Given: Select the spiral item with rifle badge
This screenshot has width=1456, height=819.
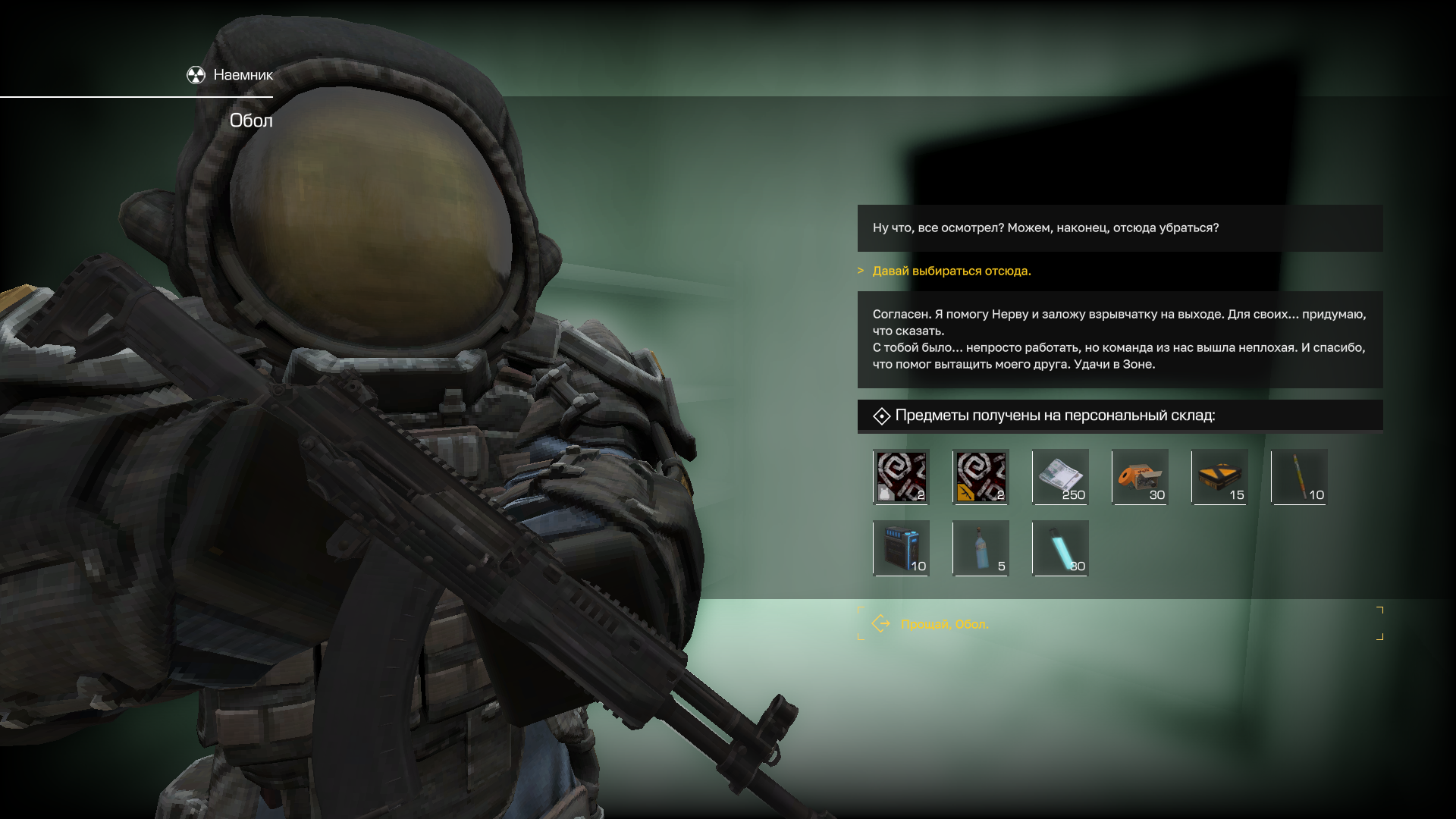Looking at the screenshot, I should click(x=981, y=477).
